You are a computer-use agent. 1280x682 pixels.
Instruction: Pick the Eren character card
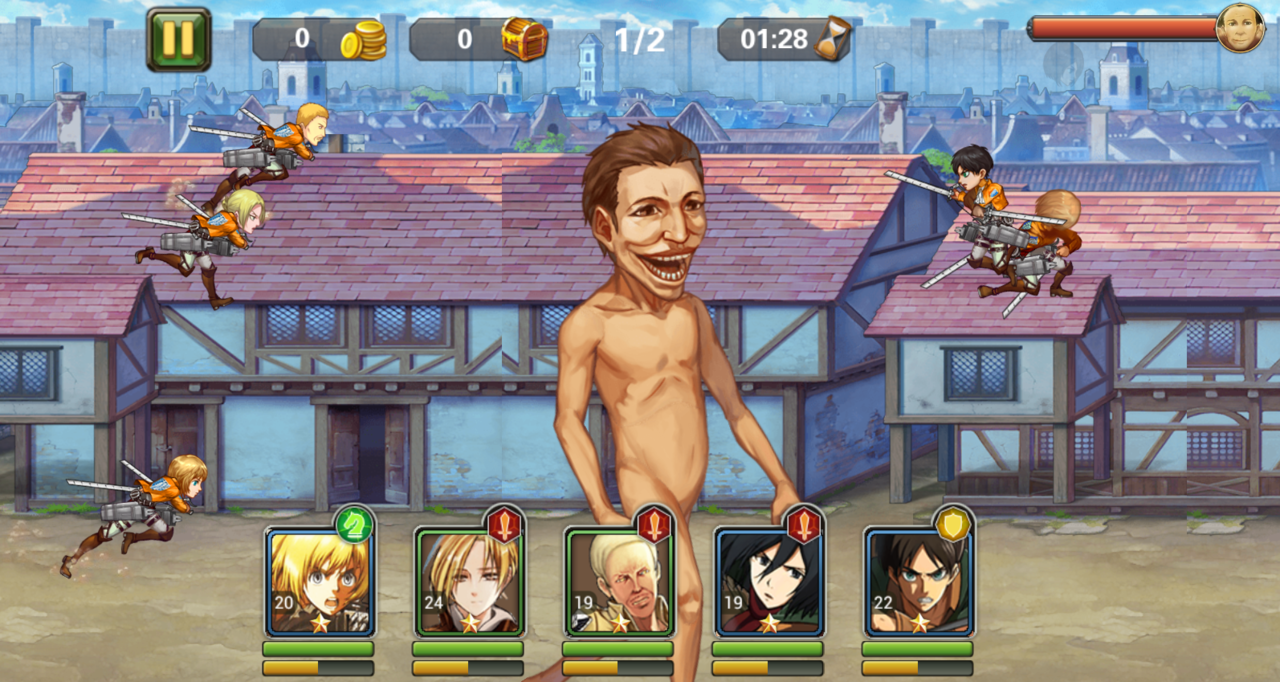click(x=918, y=582)
